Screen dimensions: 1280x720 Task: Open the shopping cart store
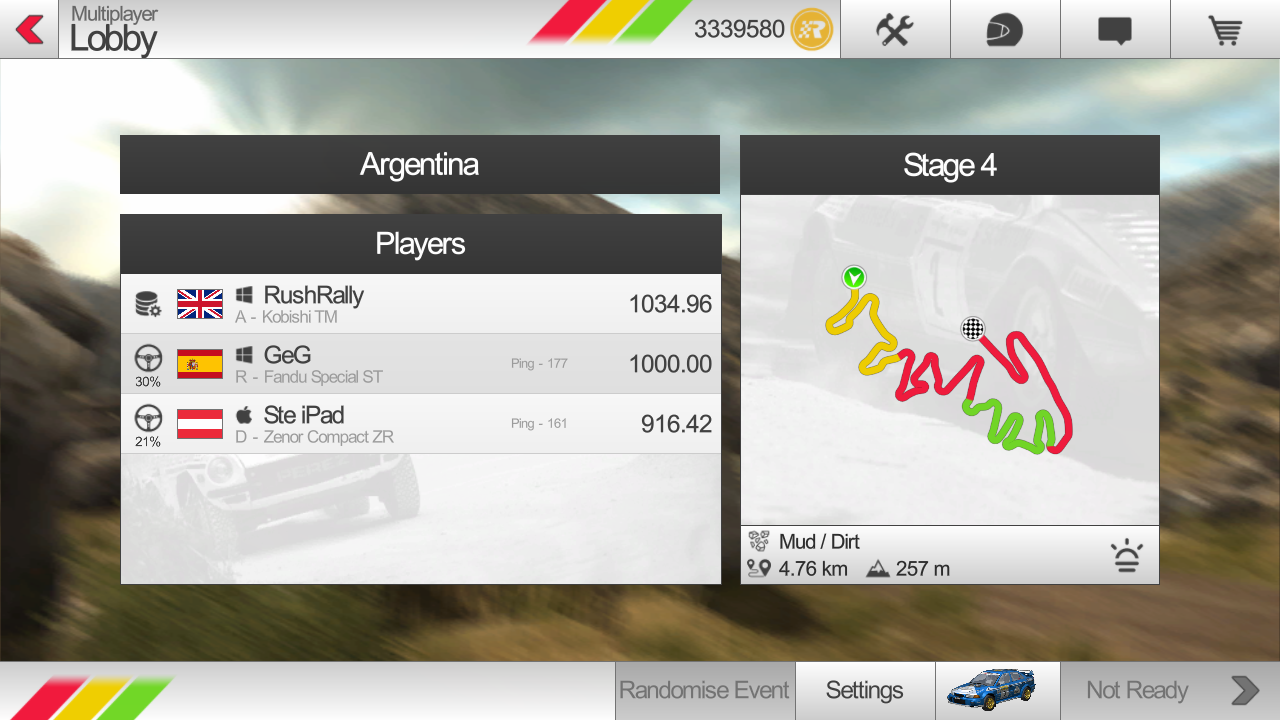point(1224,30)
